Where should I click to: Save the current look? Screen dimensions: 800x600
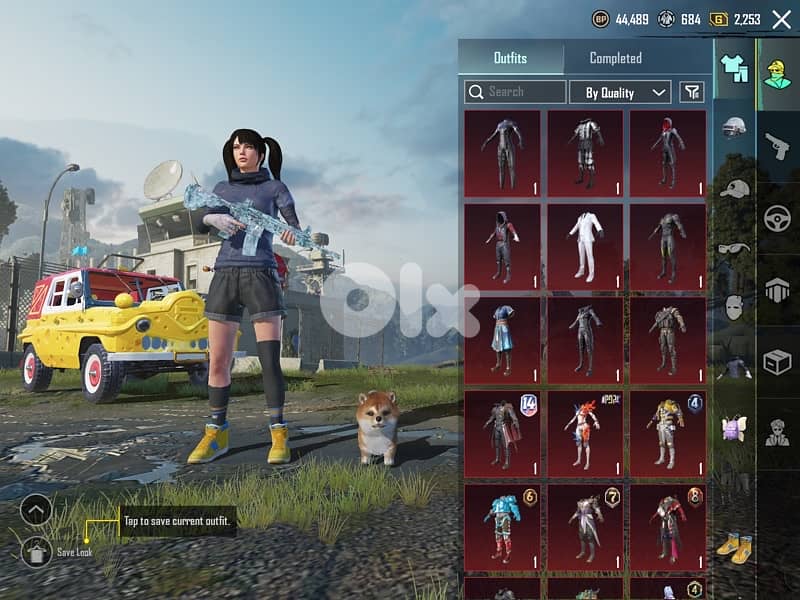[x=37, y=550]
